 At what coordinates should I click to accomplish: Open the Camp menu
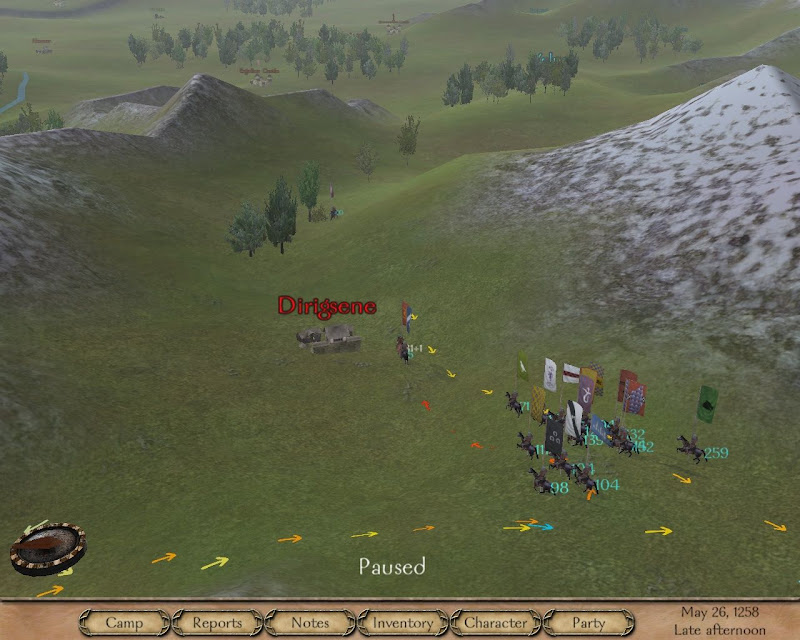pos(124,623)
